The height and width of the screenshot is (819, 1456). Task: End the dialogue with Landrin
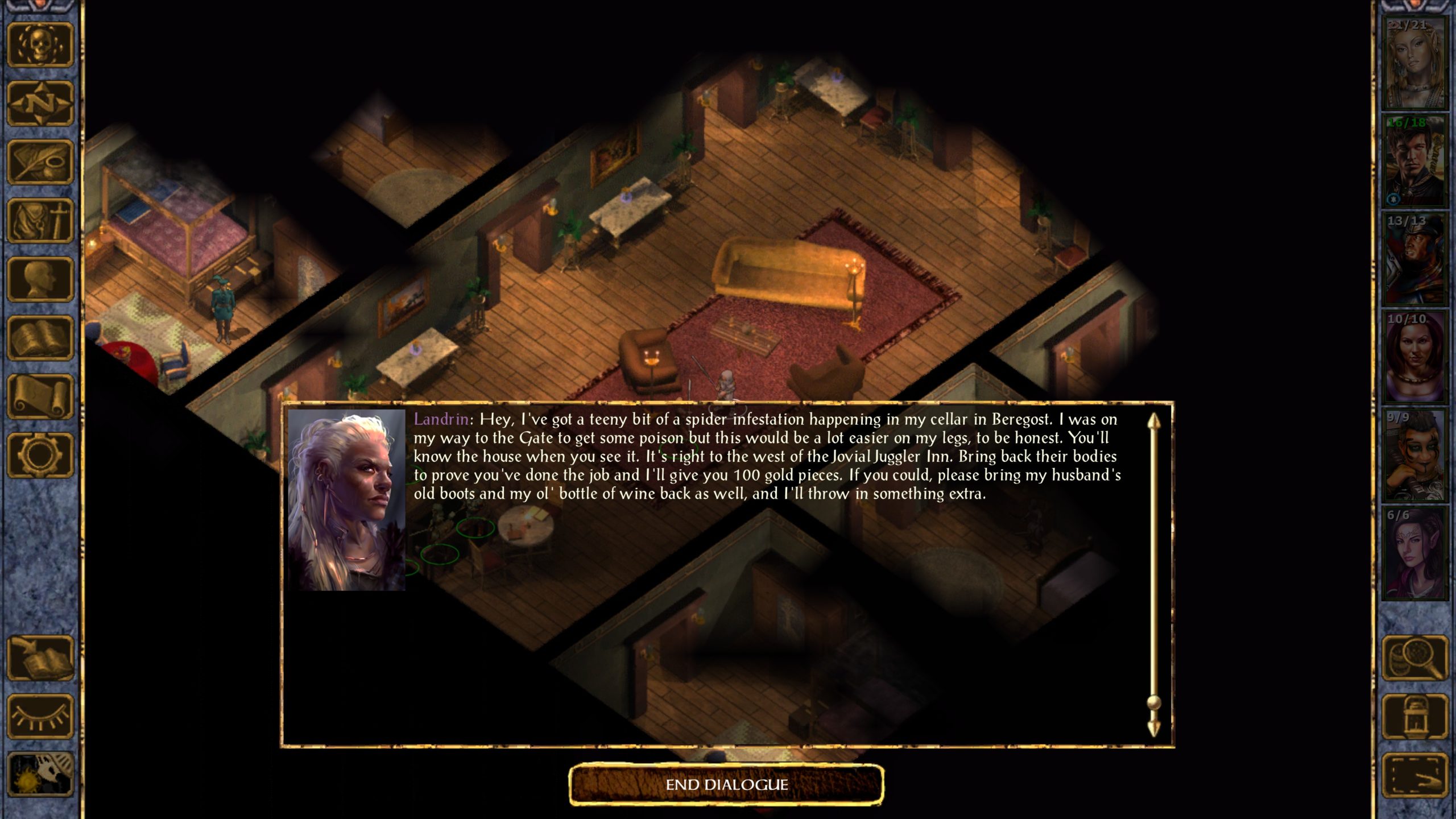(726, 785)
